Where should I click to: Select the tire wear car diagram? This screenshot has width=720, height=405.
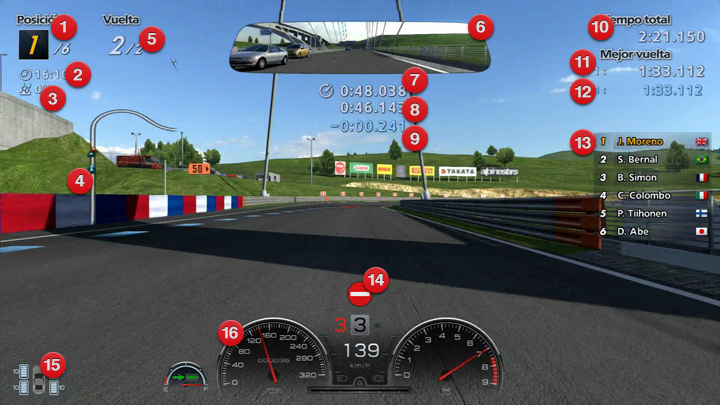38,379
